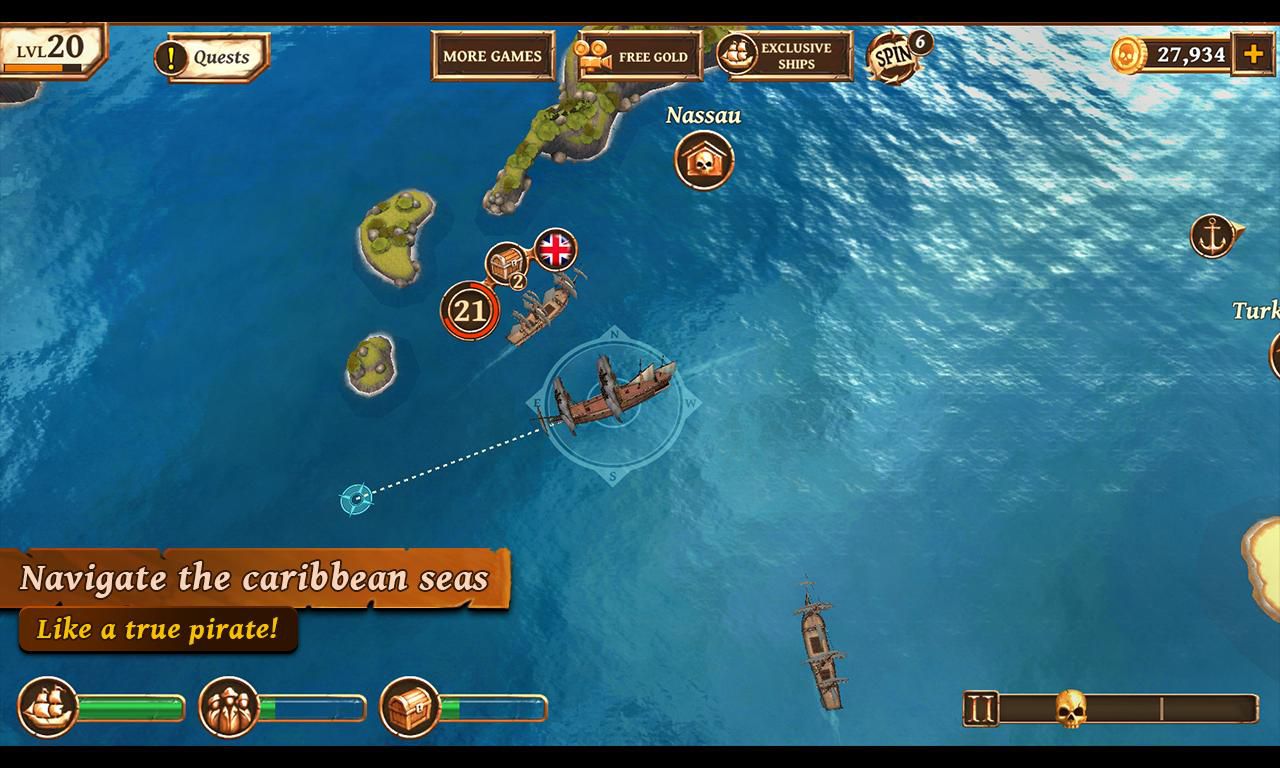Inspect the treasure chest loot marker
Viewport: 1280px width, 768px height.
(506, 264)
